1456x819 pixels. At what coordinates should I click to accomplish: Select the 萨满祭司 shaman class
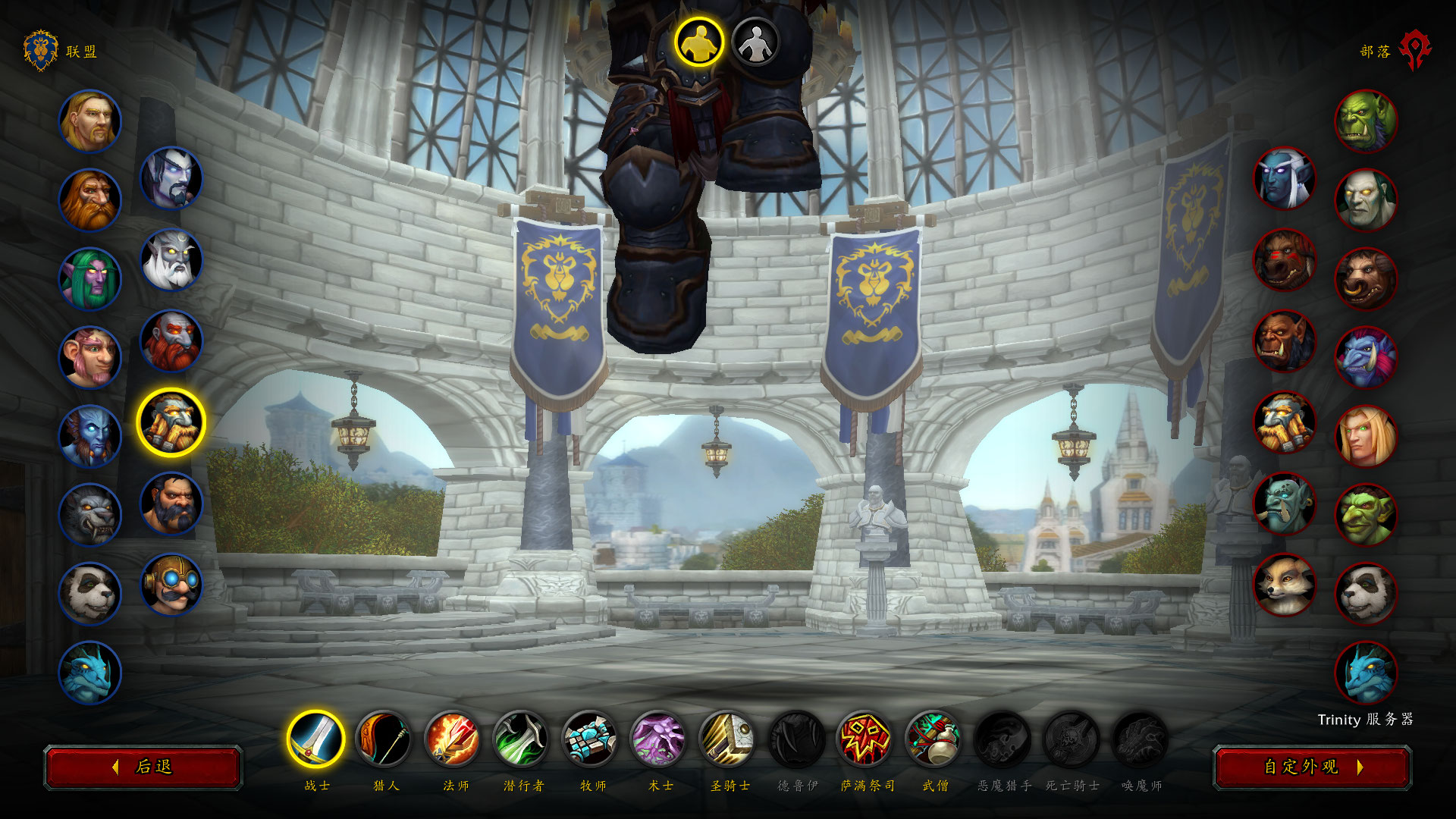[x=865, y=739]
